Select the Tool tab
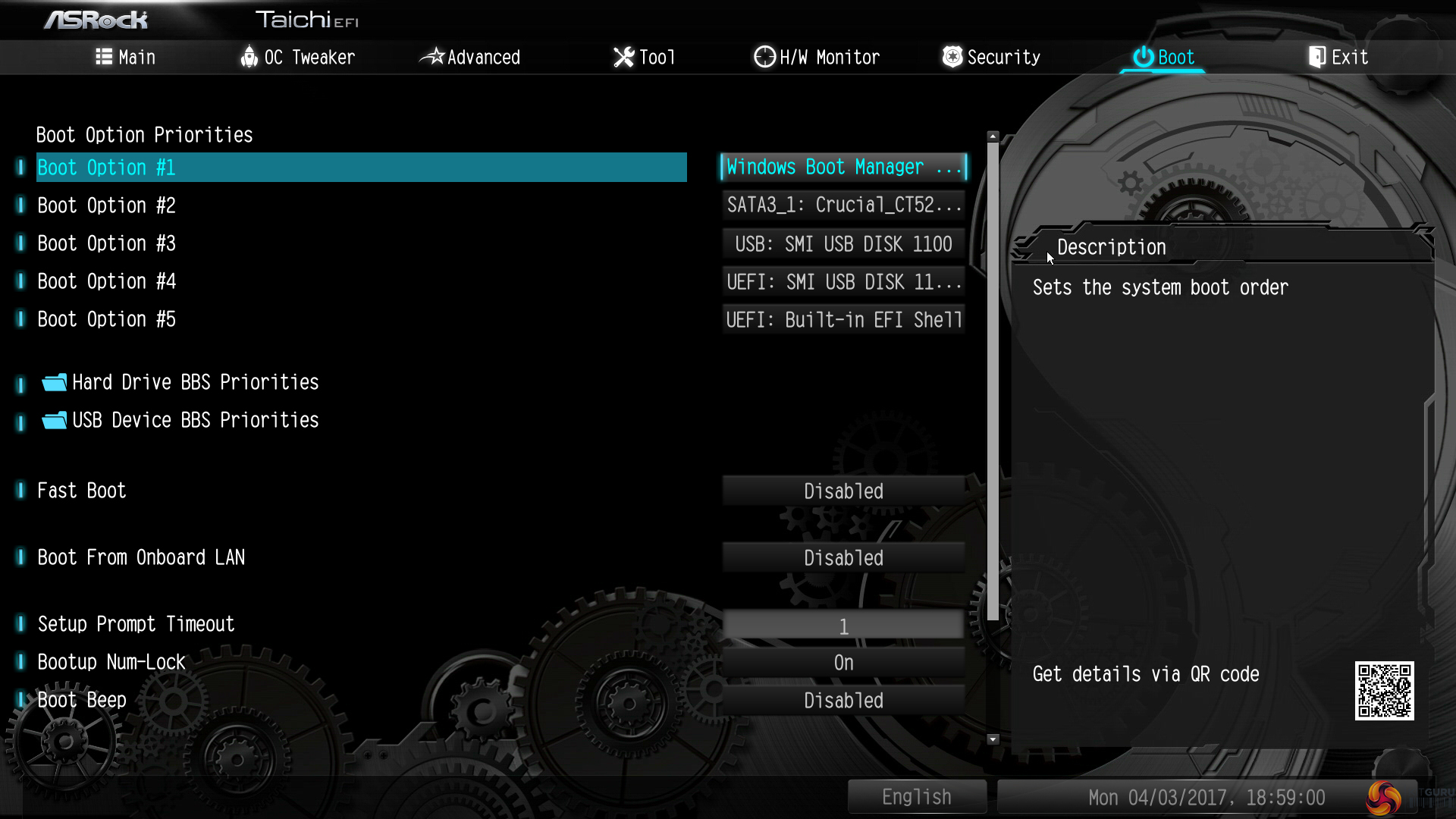The width and height of the screenshot is (1456, 819). [x=644, y=57]
